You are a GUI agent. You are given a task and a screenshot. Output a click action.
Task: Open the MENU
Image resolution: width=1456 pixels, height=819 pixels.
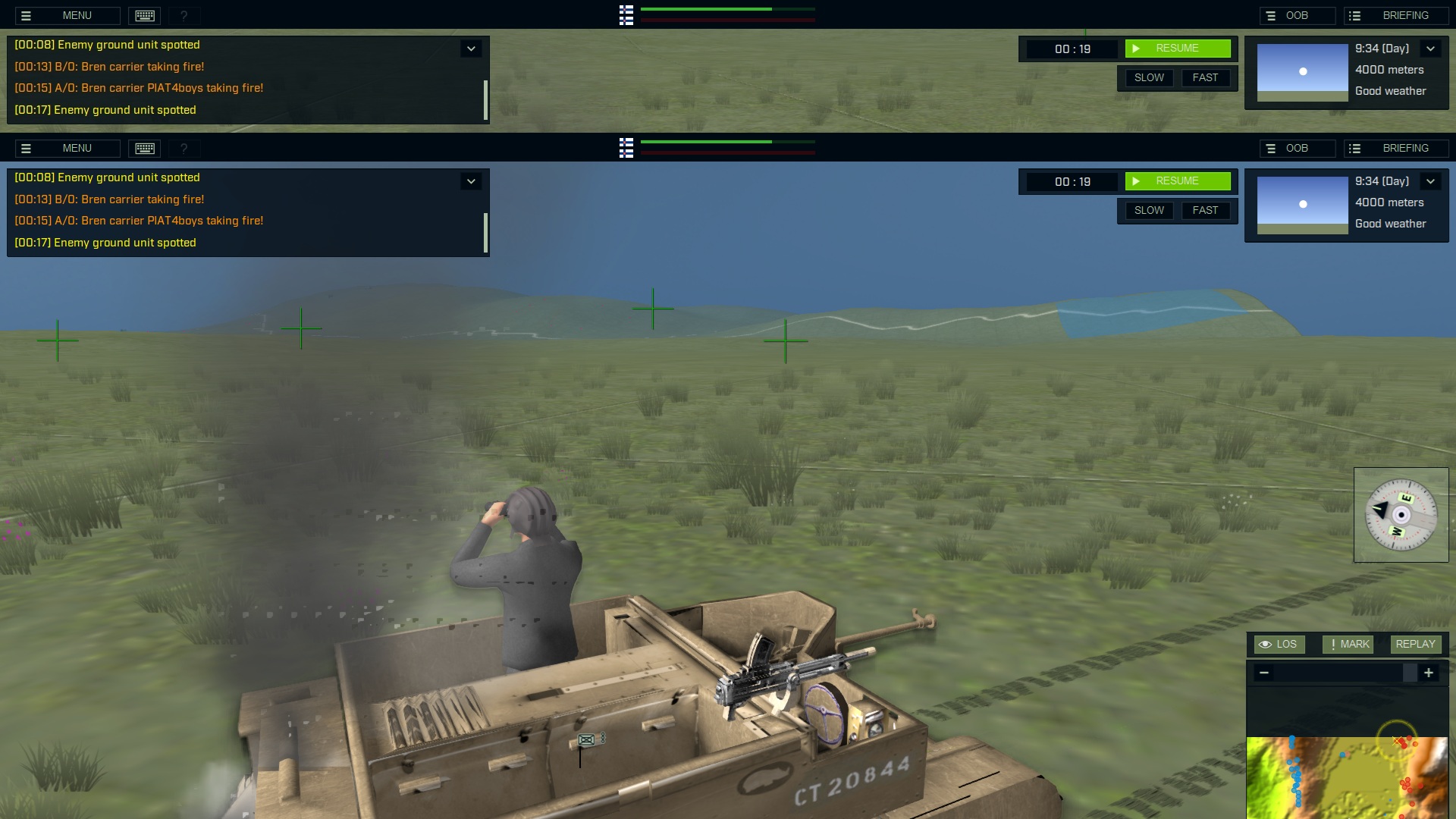(x=77, y=15)
